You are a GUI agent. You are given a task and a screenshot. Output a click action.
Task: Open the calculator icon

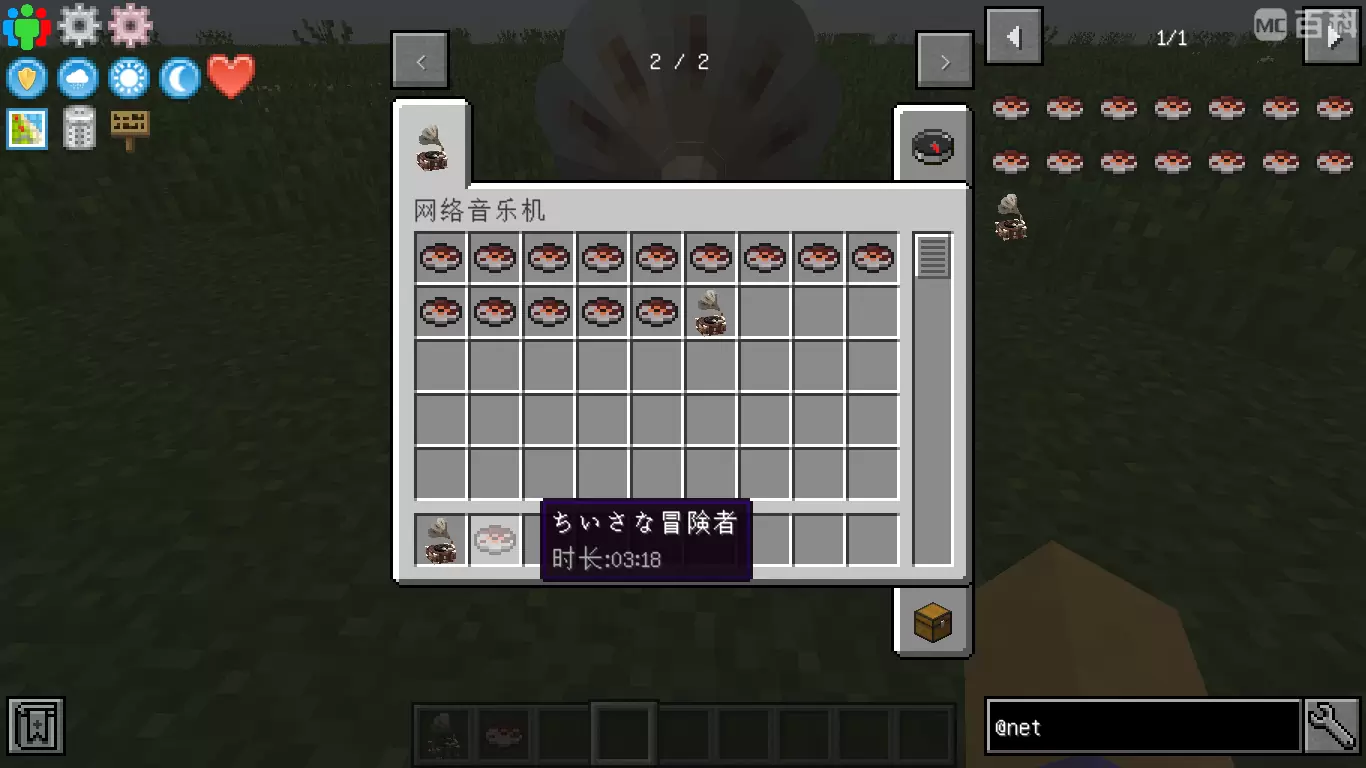(x=79, y=128)
